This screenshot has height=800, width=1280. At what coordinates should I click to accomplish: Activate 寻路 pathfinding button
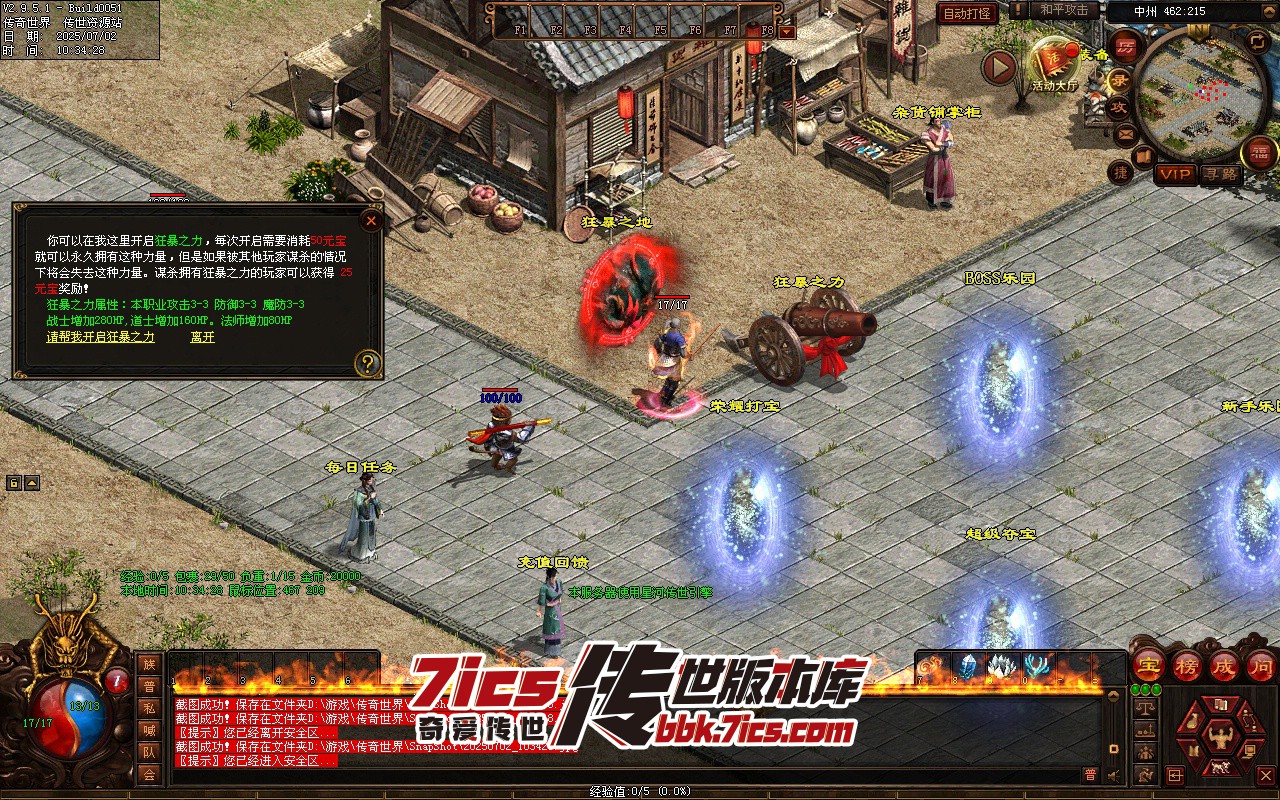tap(1220, 174)
